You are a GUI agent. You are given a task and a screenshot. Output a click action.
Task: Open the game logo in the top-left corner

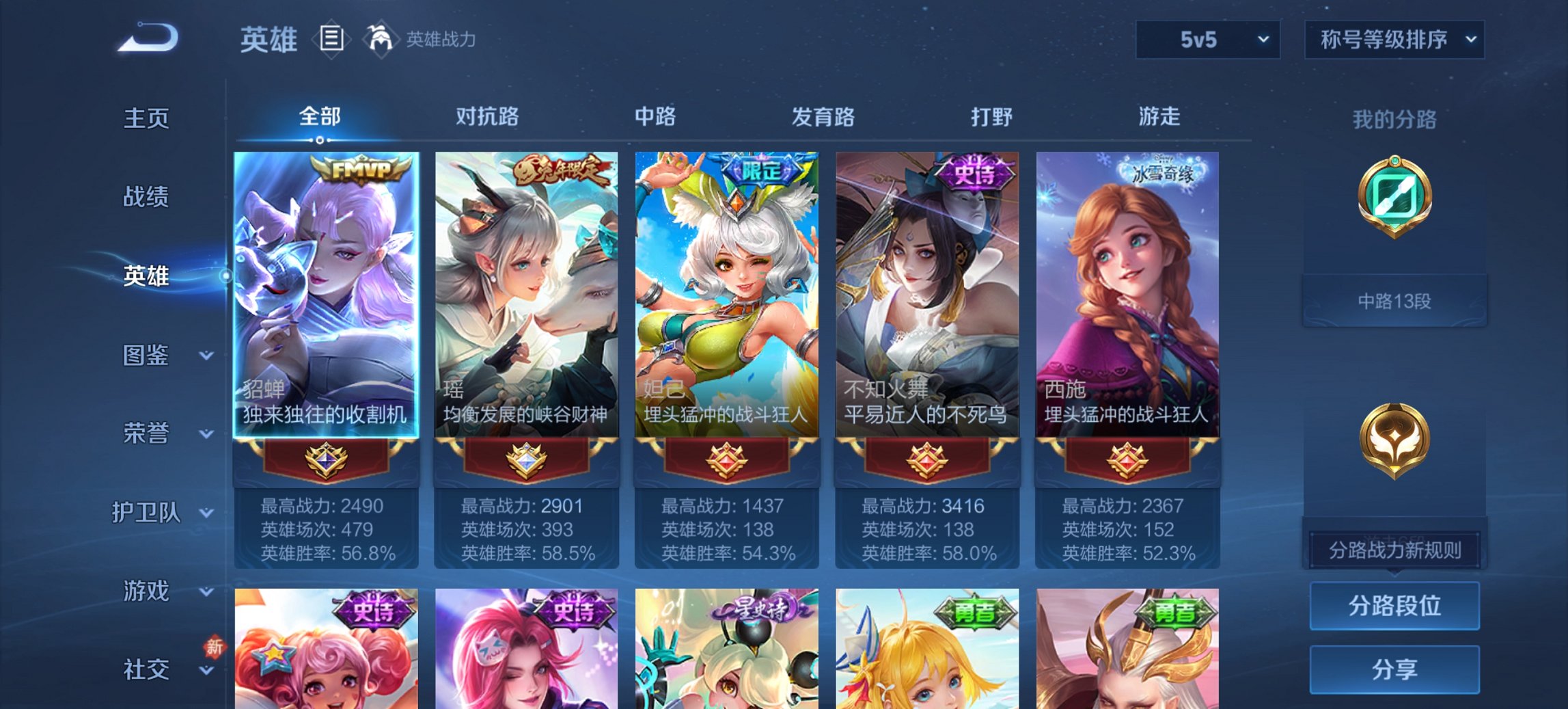pos(147,38)
